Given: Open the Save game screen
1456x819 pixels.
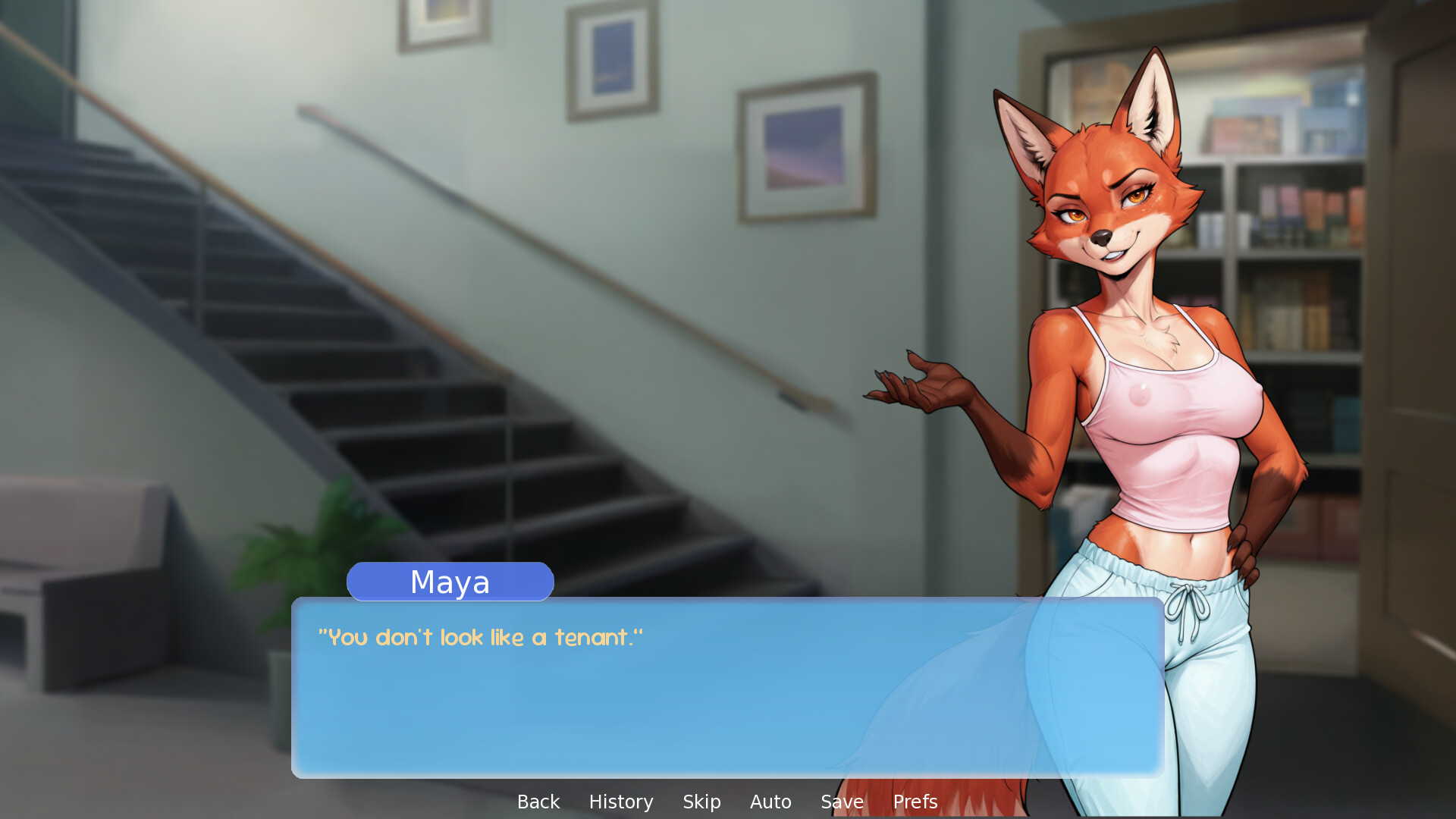Looking at the screenshot, I should [841, 802].
